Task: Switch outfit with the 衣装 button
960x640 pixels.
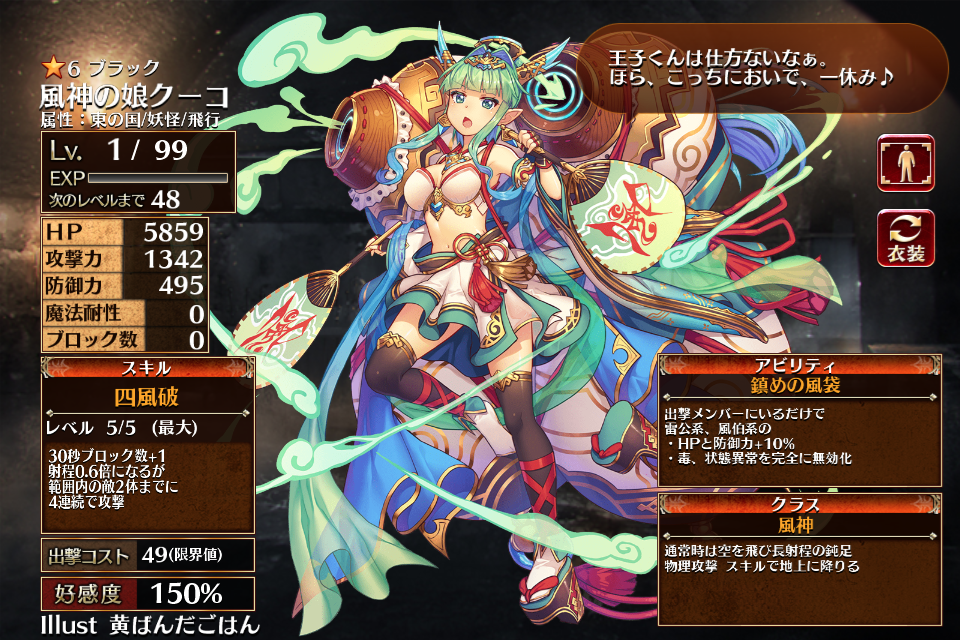Action: click(907, 239)
